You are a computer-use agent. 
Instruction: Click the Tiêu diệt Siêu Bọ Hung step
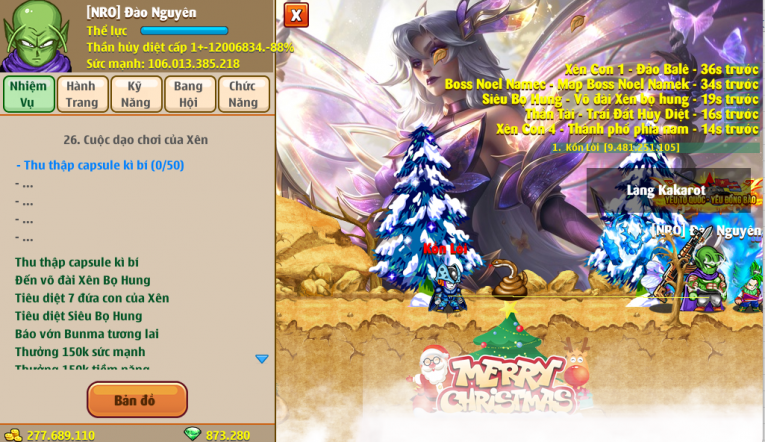pyautogui.click(x=79, y=316)
